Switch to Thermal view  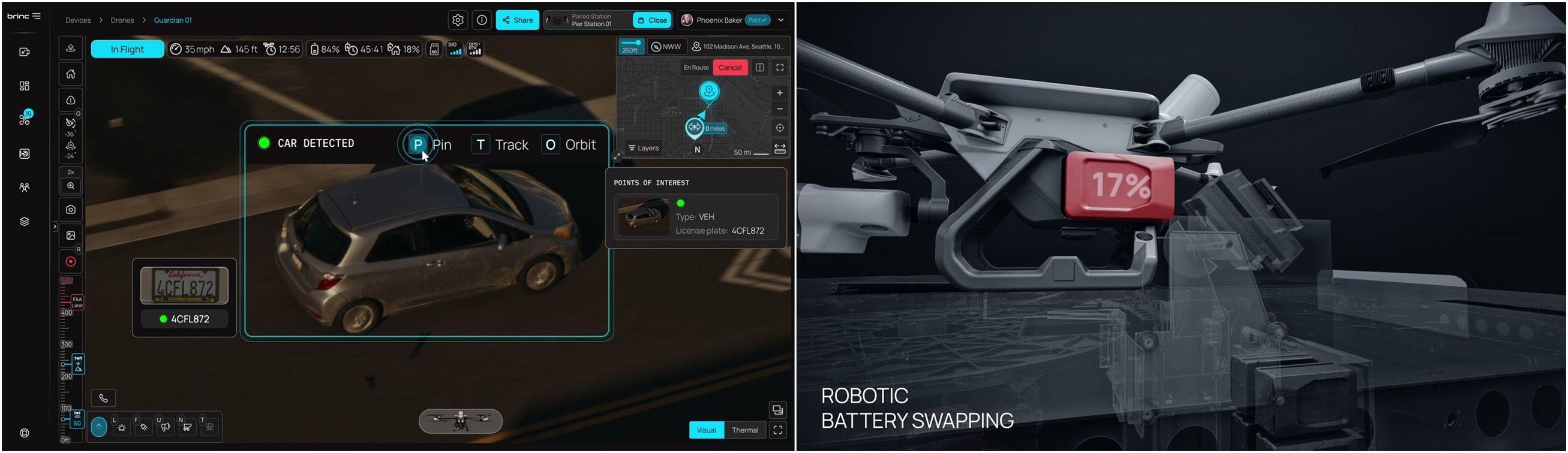click(744, 430)
